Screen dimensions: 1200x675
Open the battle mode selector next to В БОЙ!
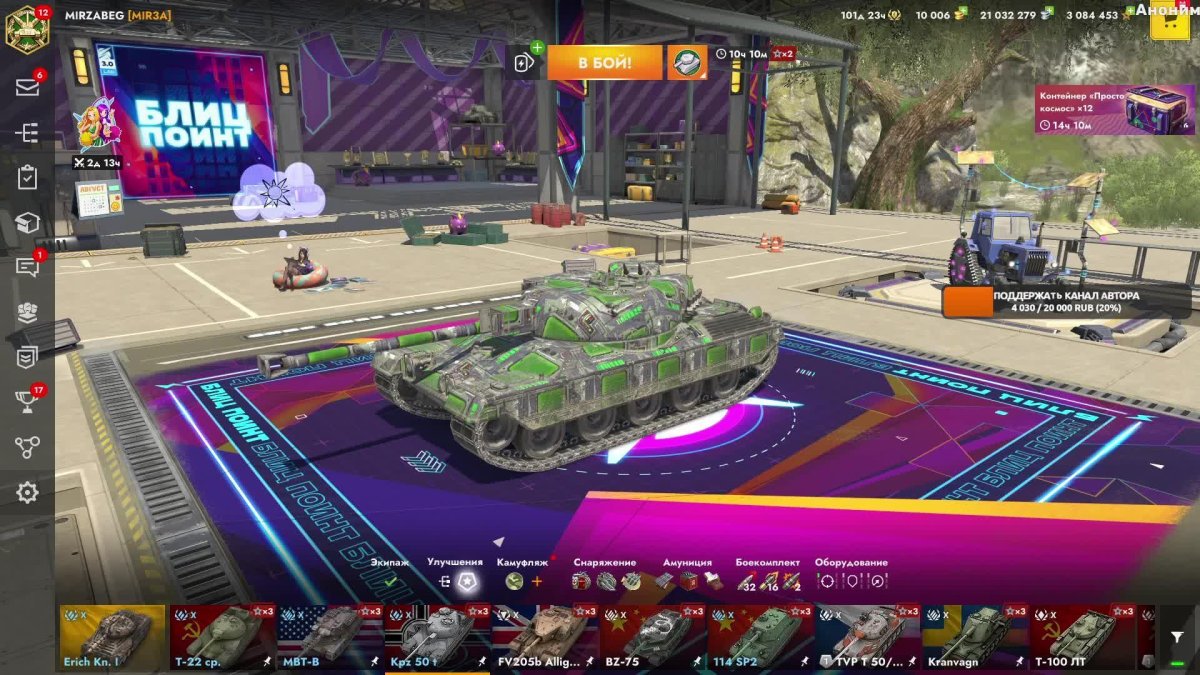point(687,63)
